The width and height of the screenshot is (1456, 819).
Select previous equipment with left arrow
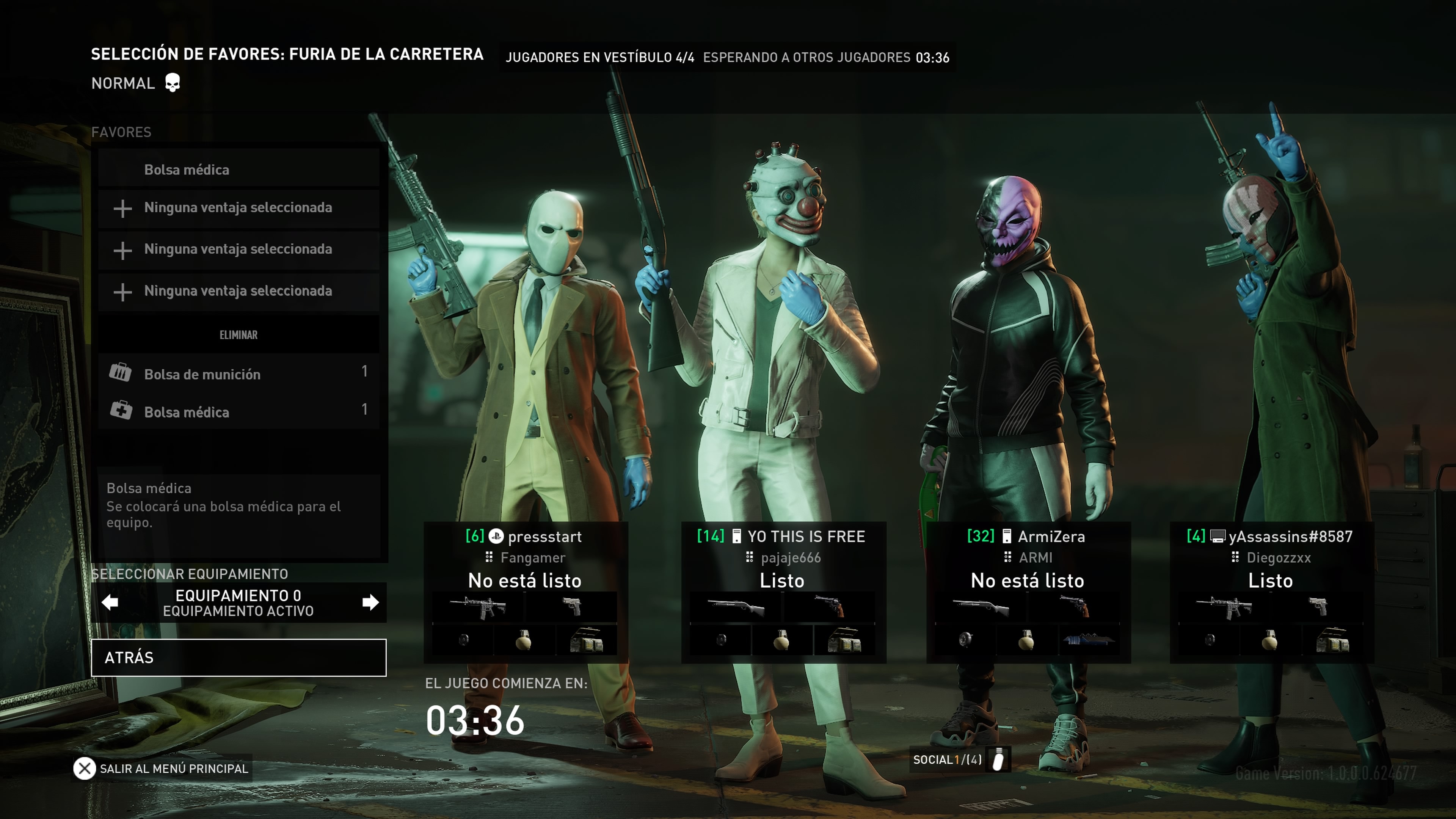coord(110,602)
